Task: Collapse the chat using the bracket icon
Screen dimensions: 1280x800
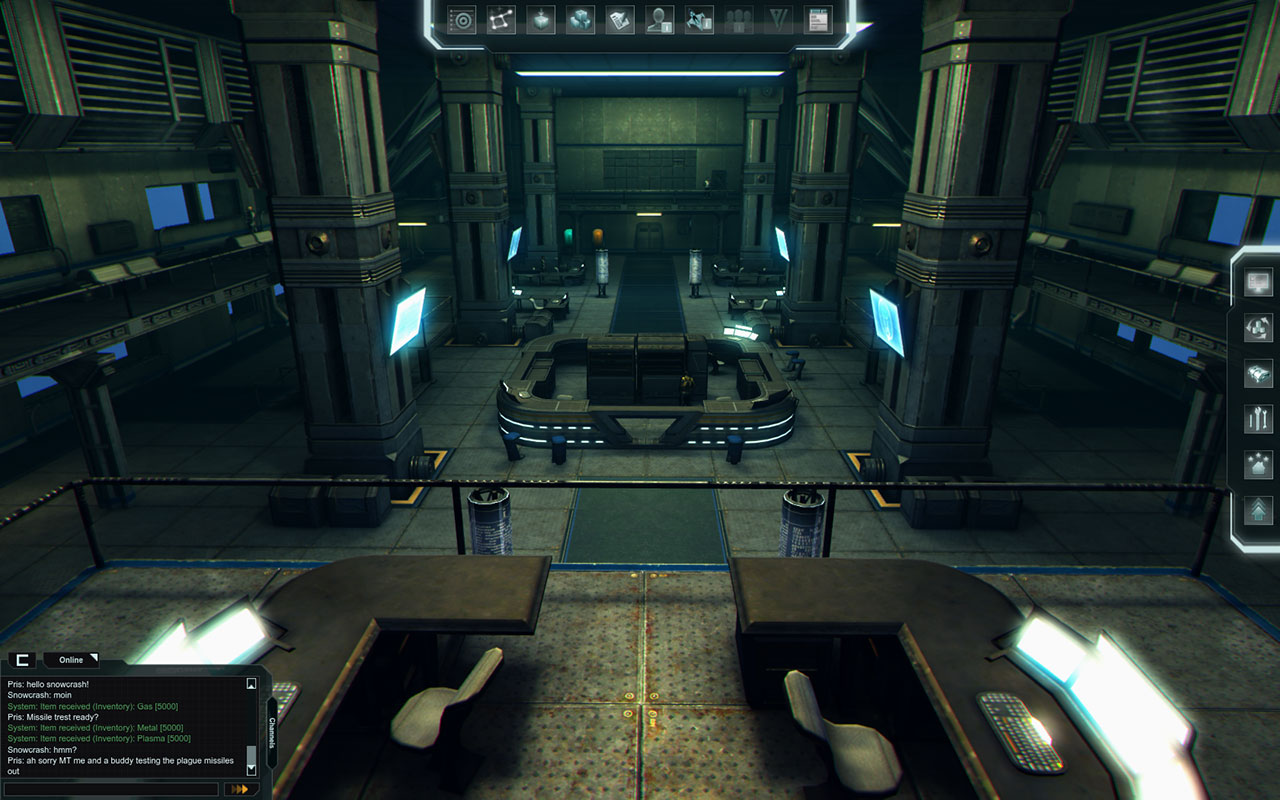Action: click(22, 660)
